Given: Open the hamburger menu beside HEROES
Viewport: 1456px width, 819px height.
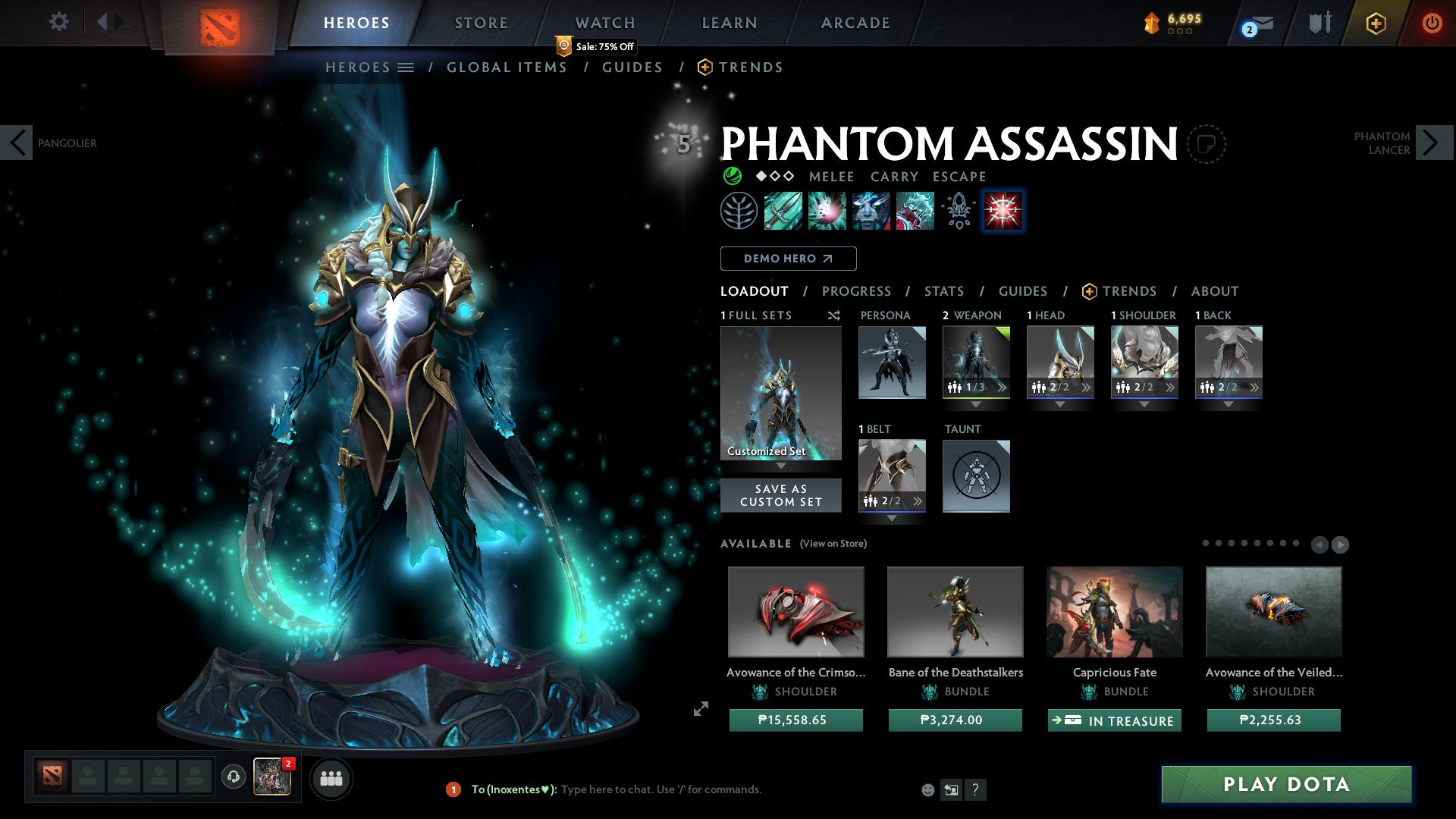Looking at the screenshot, I should [406, 67].
